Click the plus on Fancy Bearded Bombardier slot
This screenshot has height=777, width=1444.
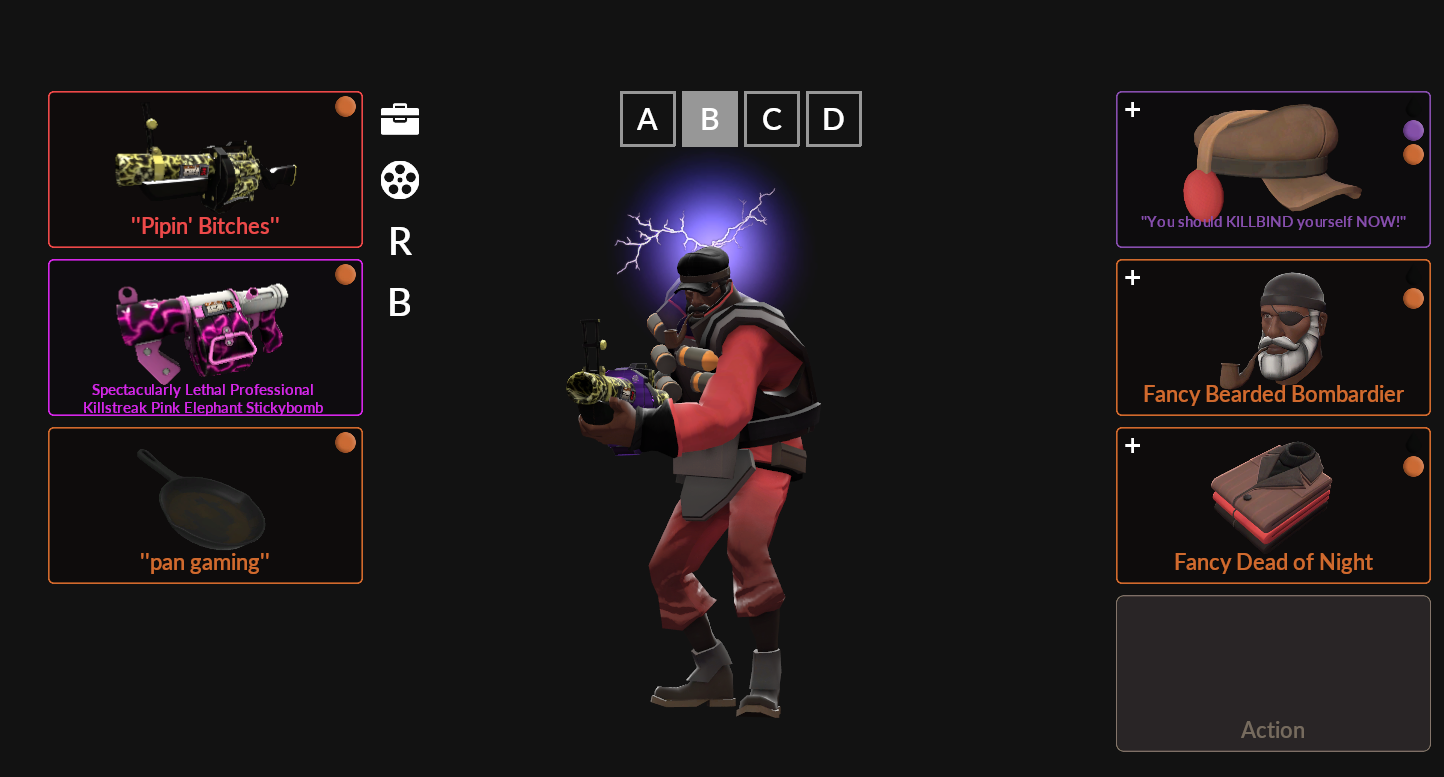1131,278
